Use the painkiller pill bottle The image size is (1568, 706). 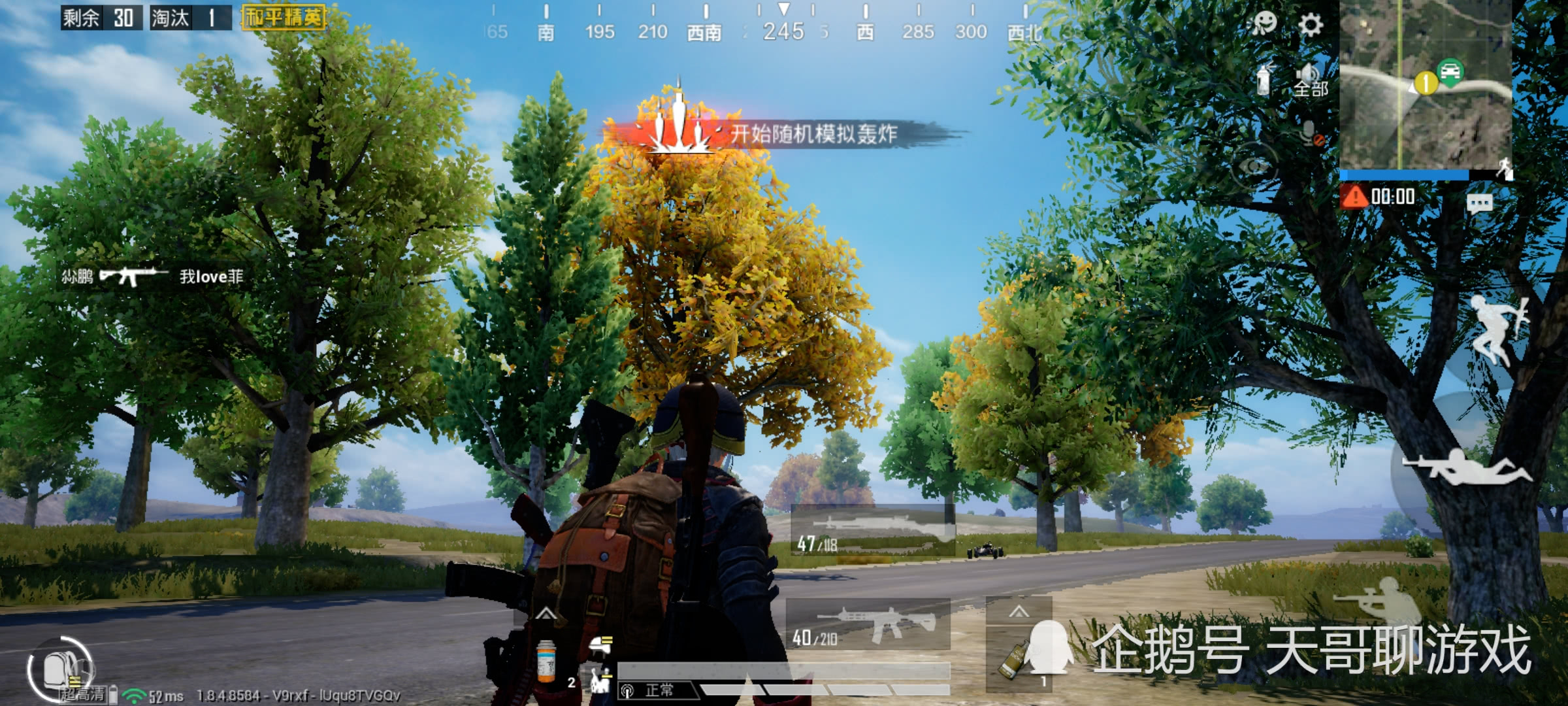coord(546,660)
